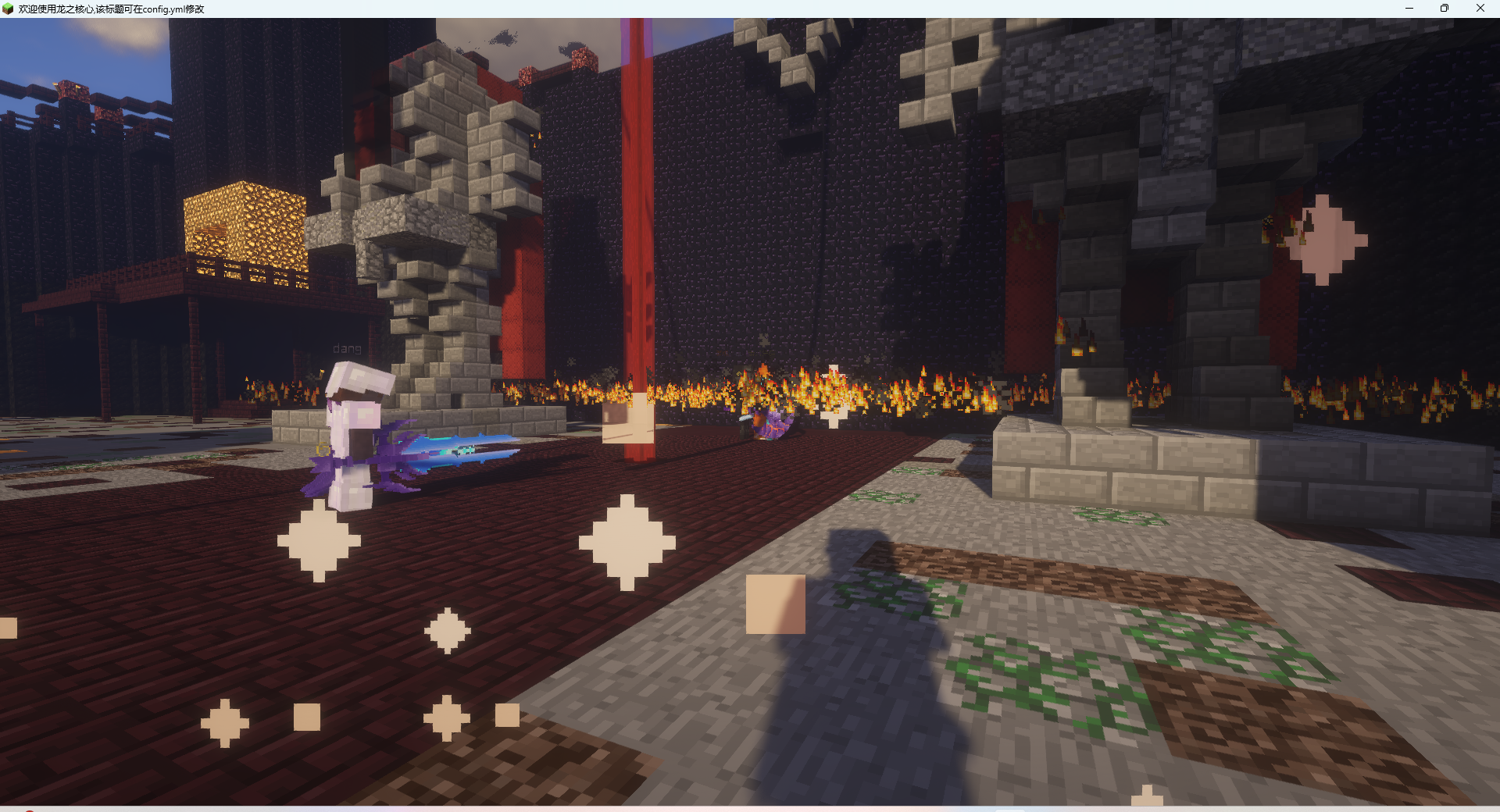
Task: Minimize the game window
Action: tap(1409, 9)
